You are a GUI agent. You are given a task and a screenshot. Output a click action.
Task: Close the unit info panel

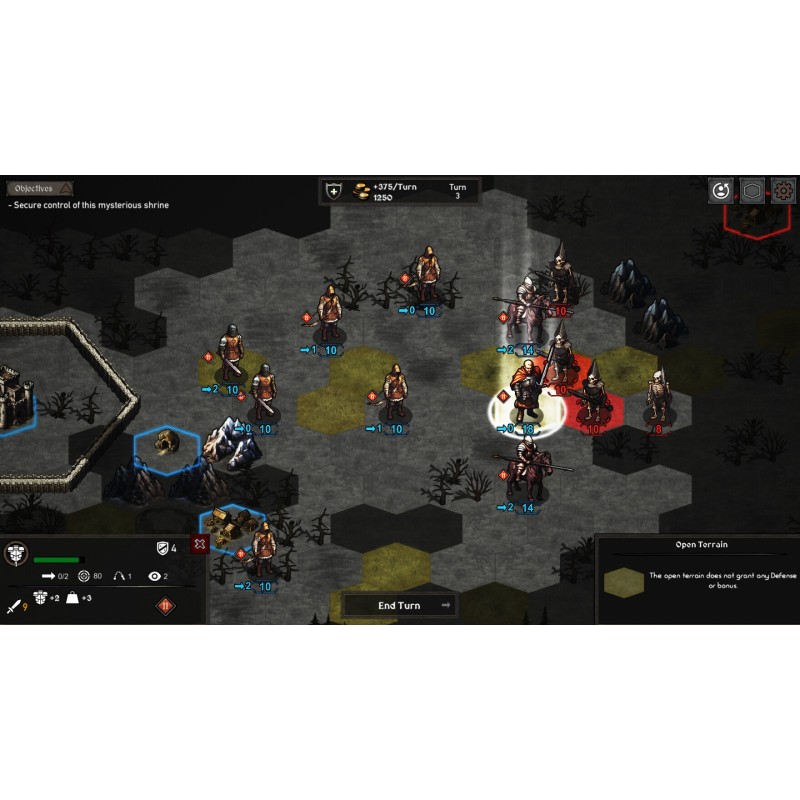pyautogui.click(x=200, y=544)
